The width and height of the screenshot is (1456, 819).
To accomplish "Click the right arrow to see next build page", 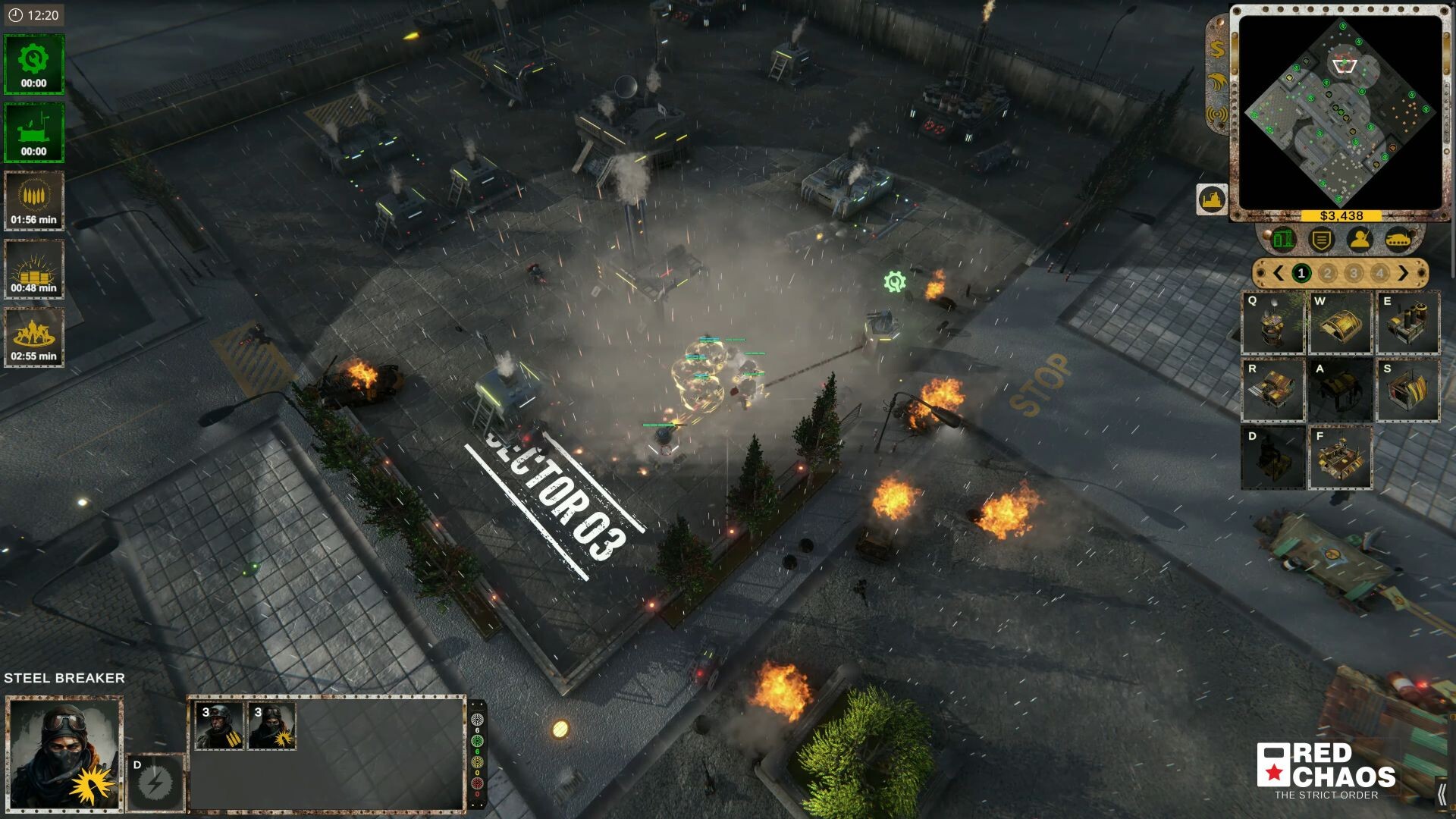I will (1403, 272).
